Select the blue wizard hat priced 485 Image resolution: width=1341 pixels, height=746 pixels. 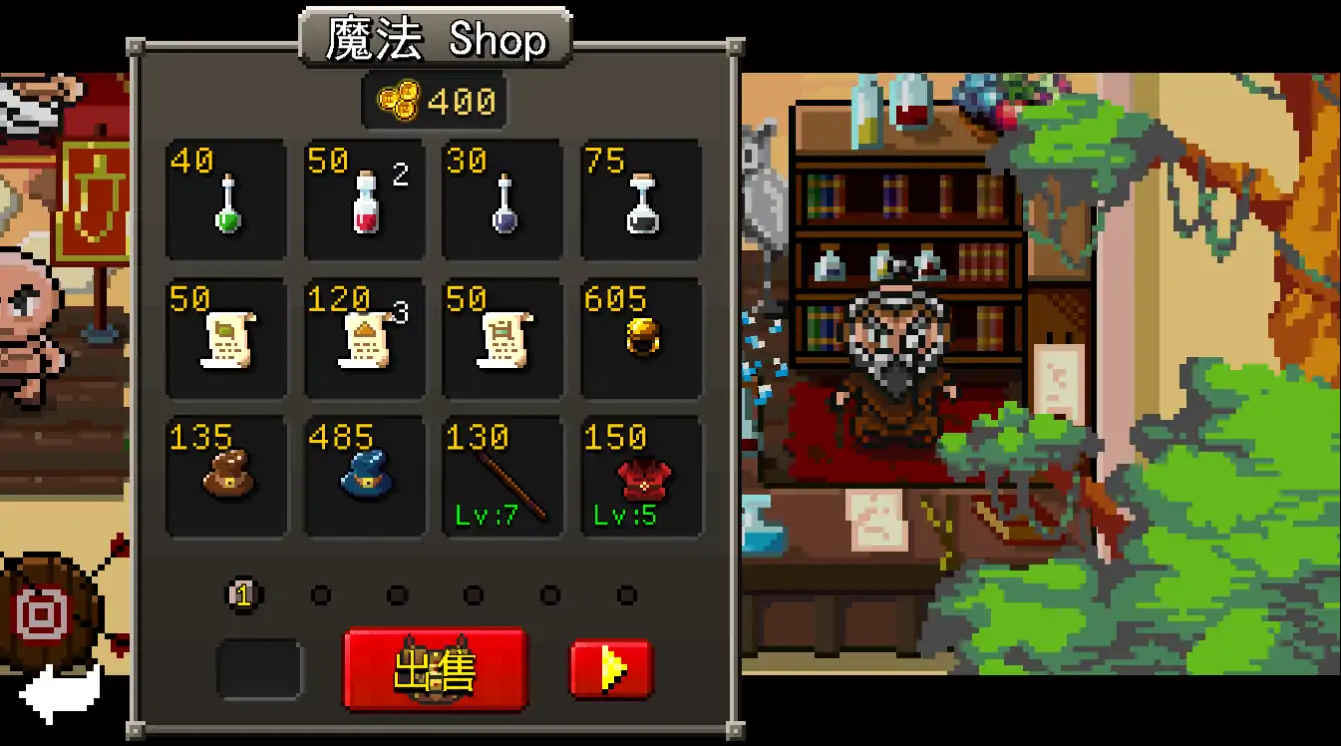pos(364,475)
